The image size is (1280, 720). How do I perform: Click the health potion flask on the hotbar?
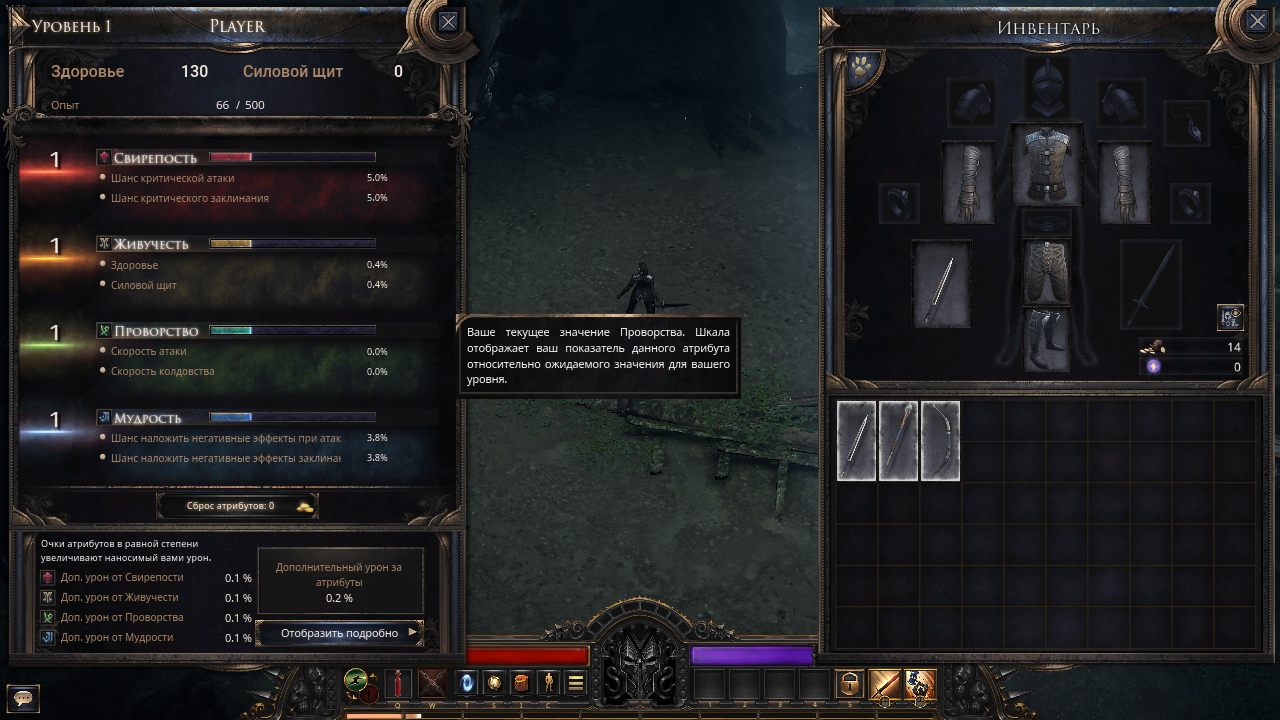pos(398,683)
